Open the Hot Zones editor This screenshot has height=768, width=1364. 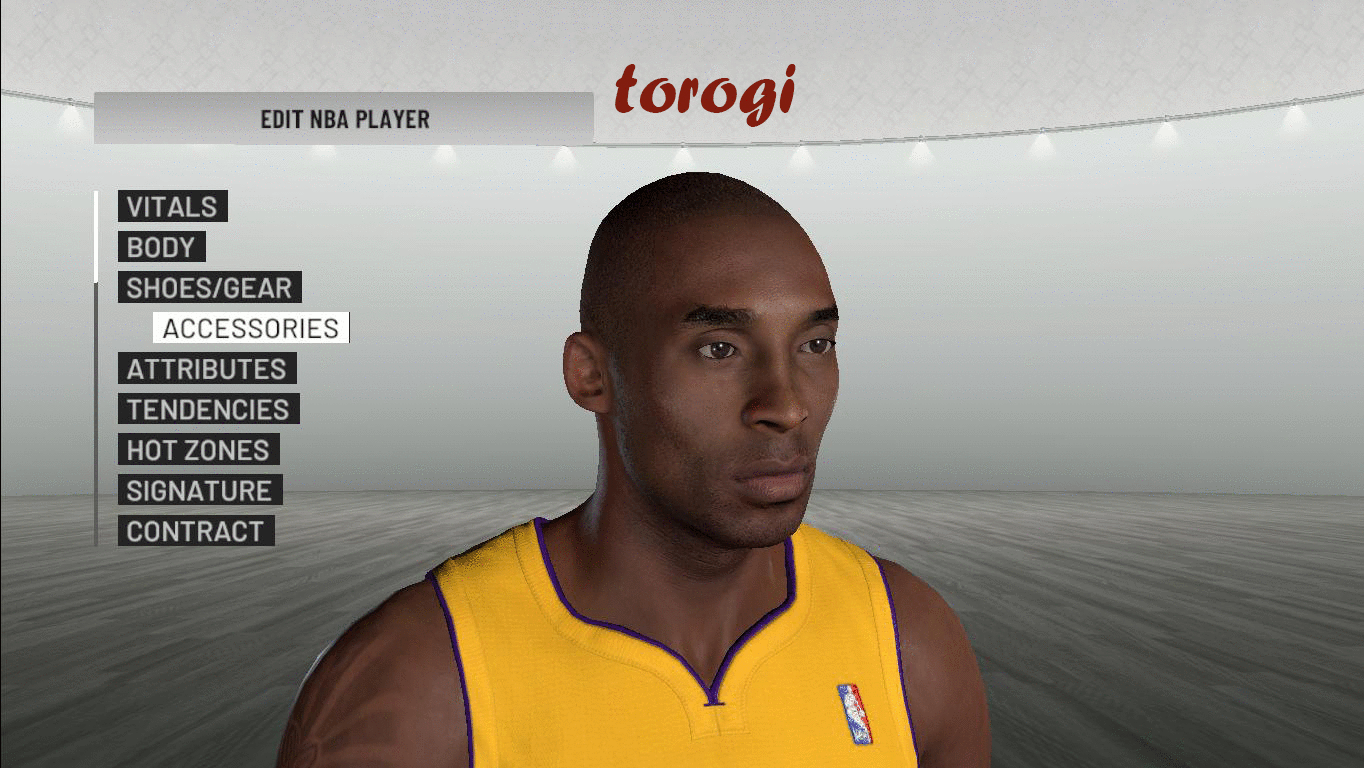pyautogui.click(x=198, y=450)
